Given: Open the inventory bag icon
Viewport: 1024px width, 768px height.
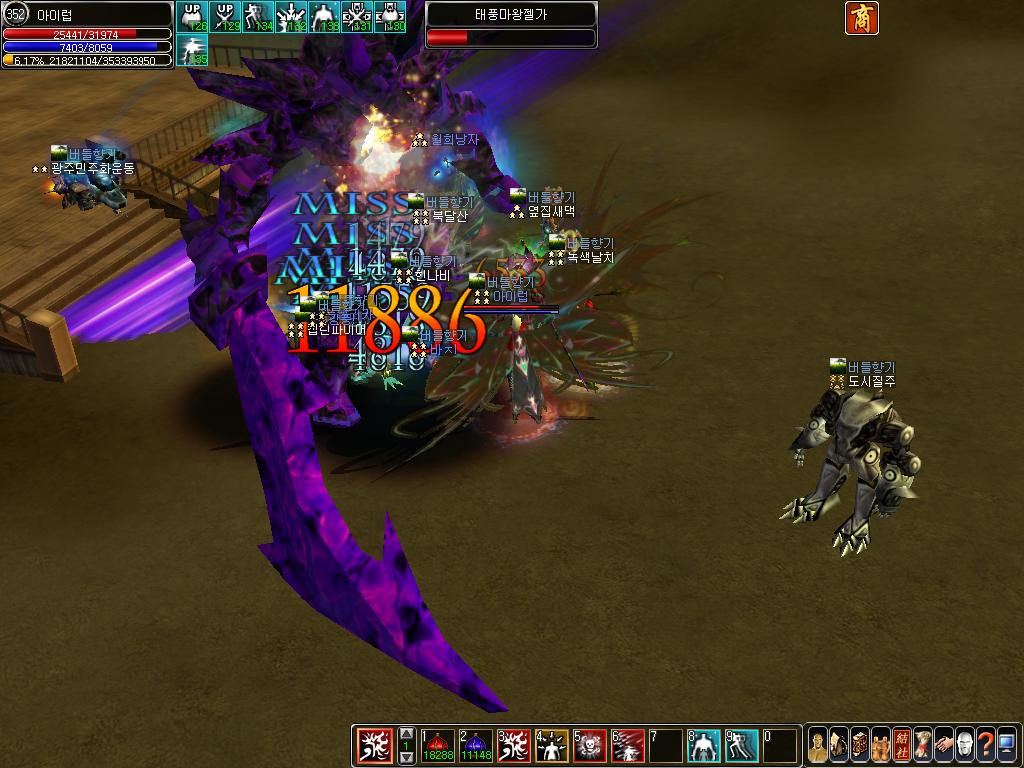Looking at the screenshot, I should tap(839, 746).
